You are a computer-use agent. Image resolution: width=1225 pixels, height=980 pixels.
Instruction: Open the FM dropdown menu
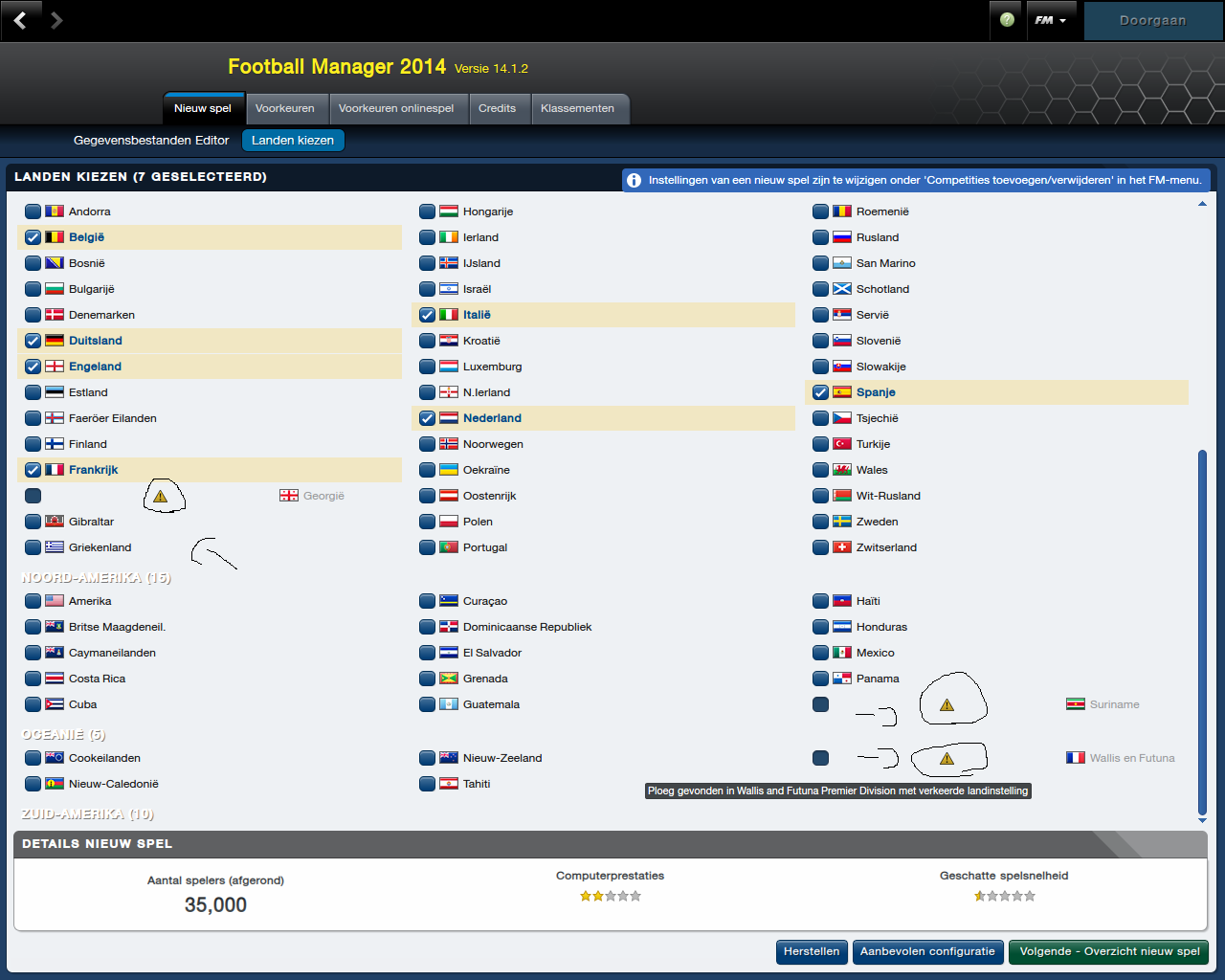[x=1050, y=20]
